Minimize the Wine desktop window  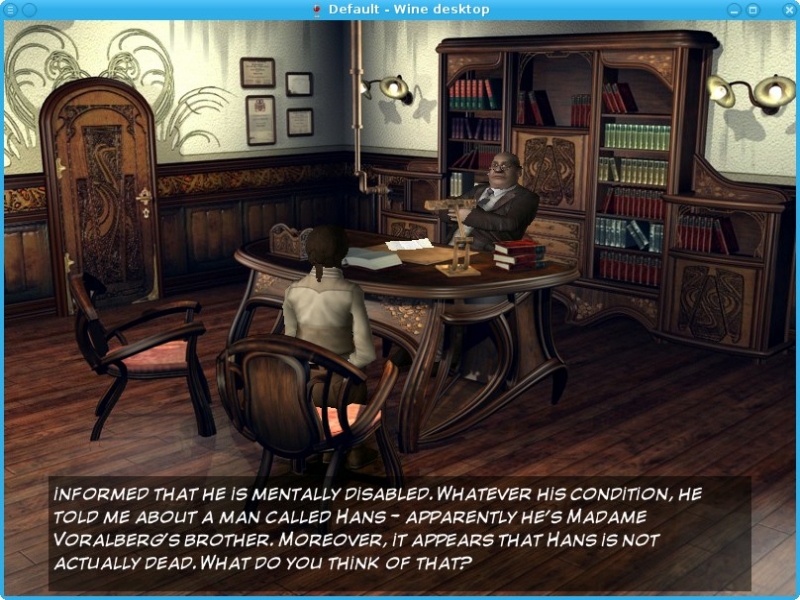pos(735,9)
